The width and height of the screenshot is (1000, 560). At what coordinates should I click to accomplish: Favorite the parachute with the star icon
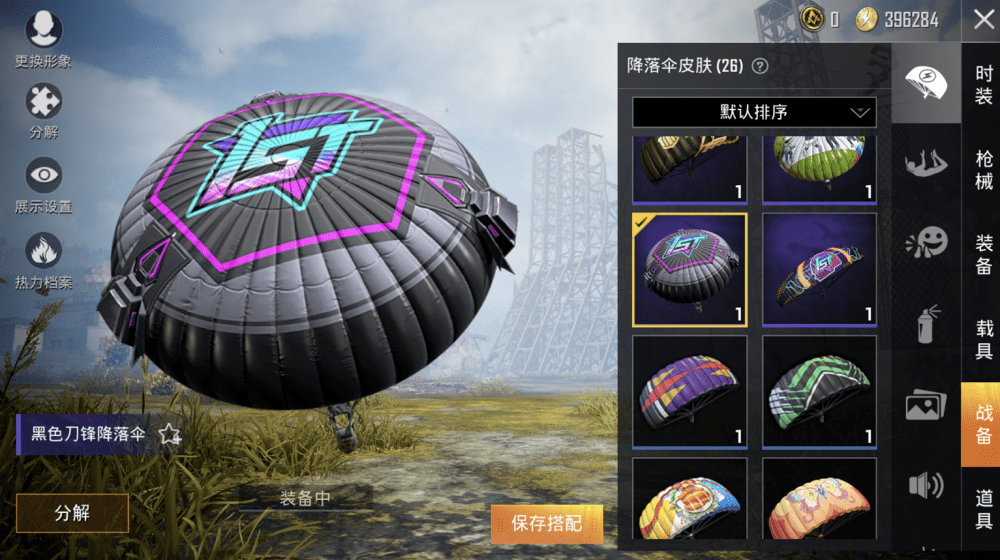click(170, 434)
